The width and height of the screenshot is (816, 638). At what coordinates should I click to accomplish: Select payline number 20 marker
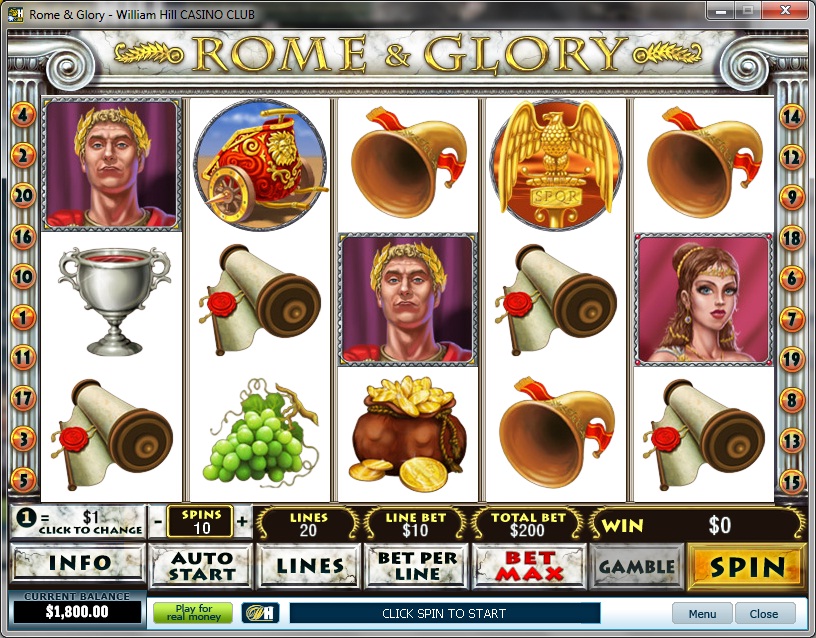tap(22, 195)
